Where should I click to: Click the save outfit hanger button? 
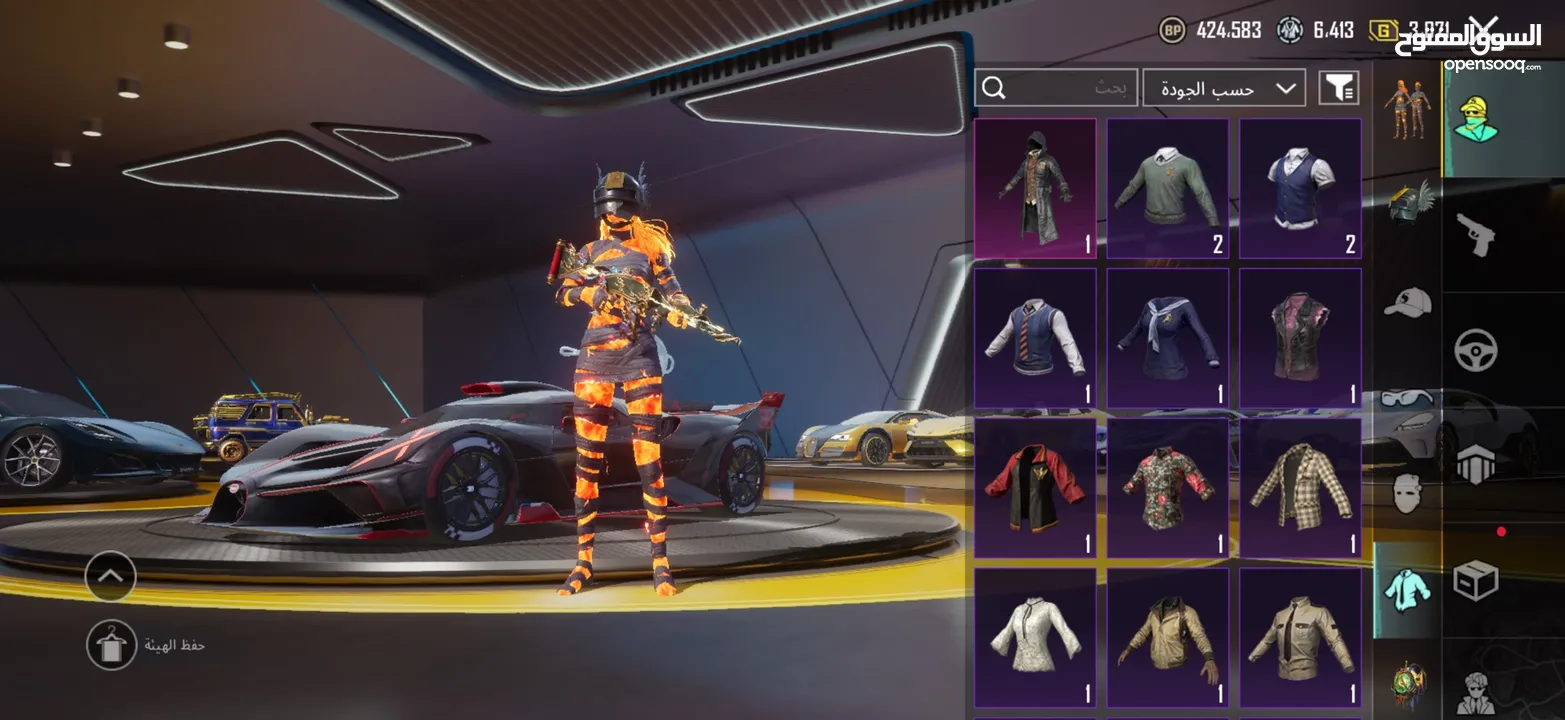[x=111, y=645]
